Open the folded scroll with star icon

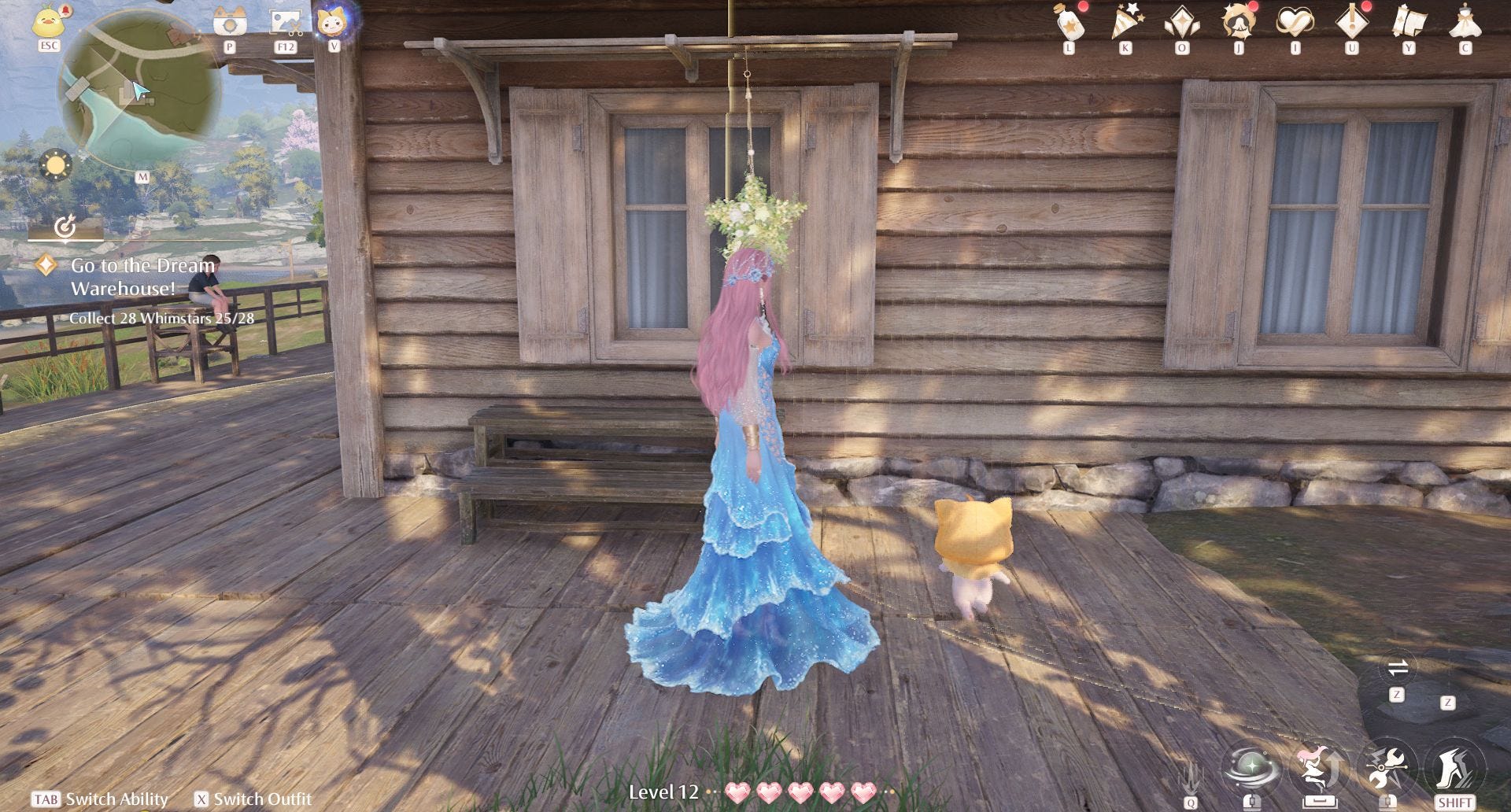(x=1409, y=22)
